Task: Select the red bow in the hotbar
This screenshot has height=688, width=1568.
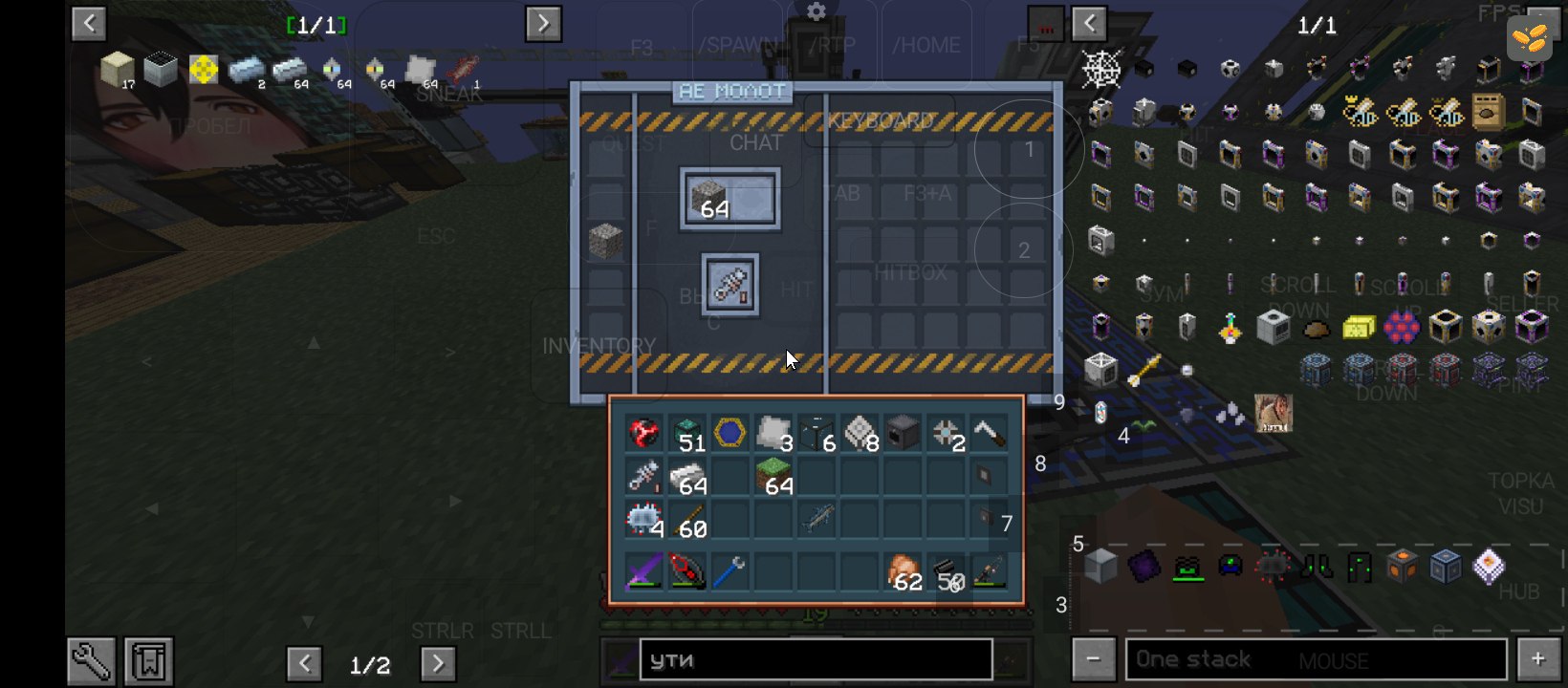Action: point(686,572)
